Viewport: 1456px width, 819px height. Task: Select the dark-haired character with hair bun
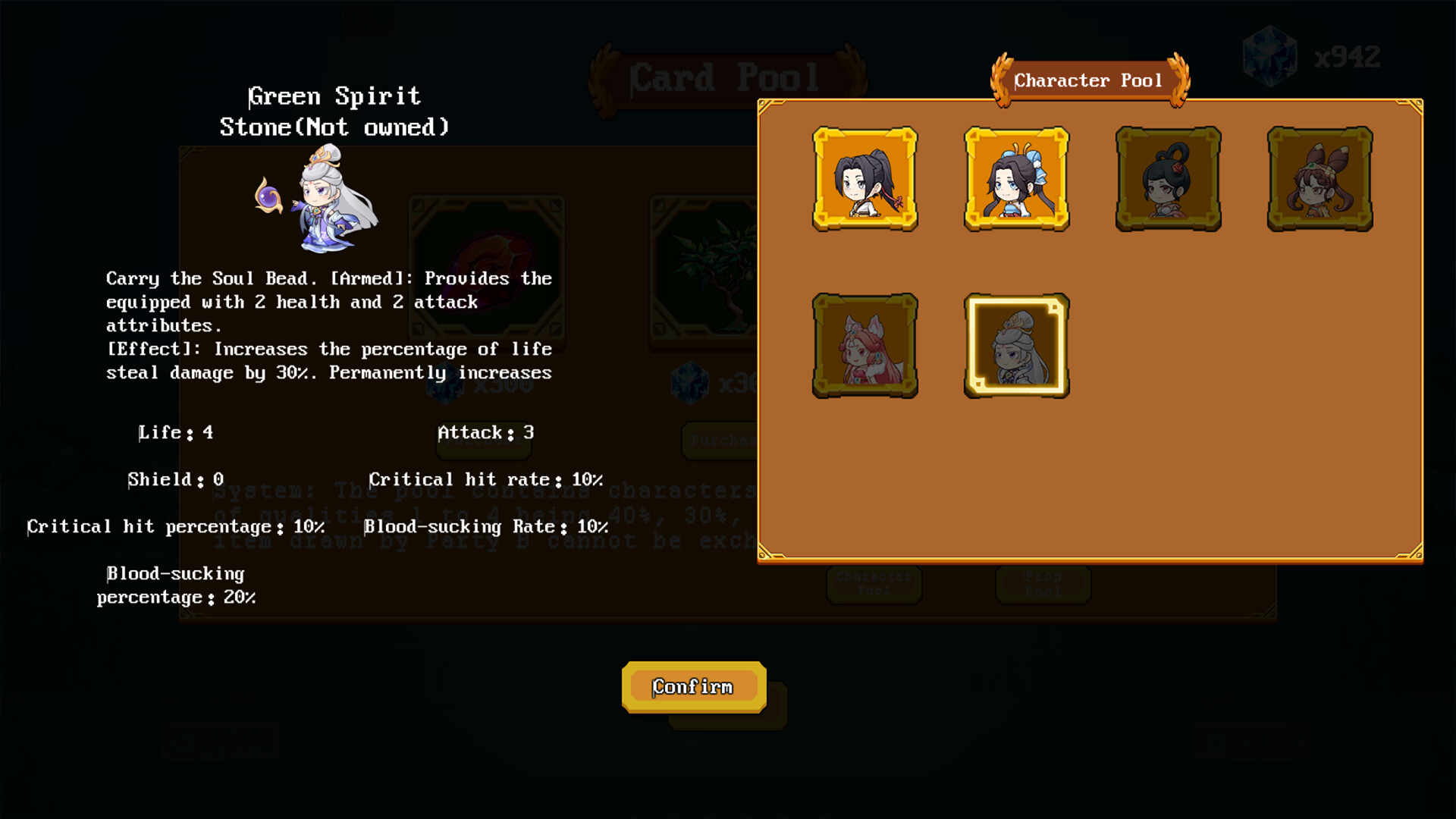[x=1168, y=178]
